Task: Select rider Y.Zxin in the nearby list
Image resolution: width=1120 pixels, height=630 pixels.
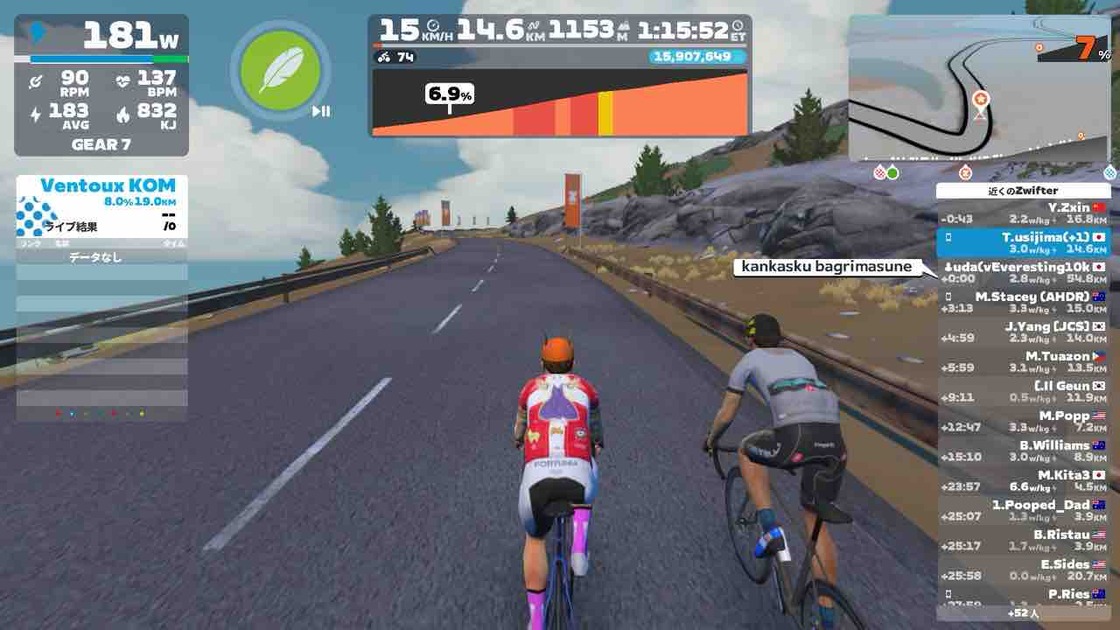Action: pyautogui.click(x=1024, y=213)
